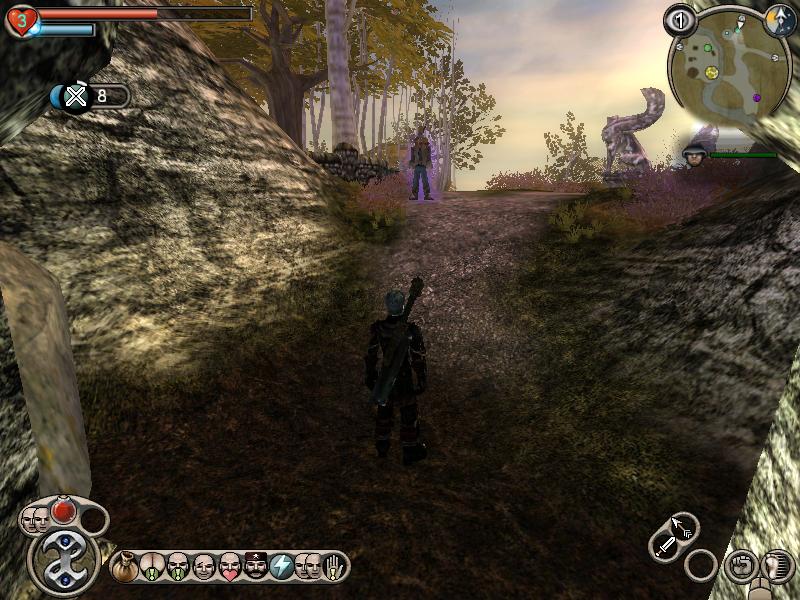Viewport: 800px width, 600px height.
Task: Click the targeted villager portrait
Action: coord(694,153)
